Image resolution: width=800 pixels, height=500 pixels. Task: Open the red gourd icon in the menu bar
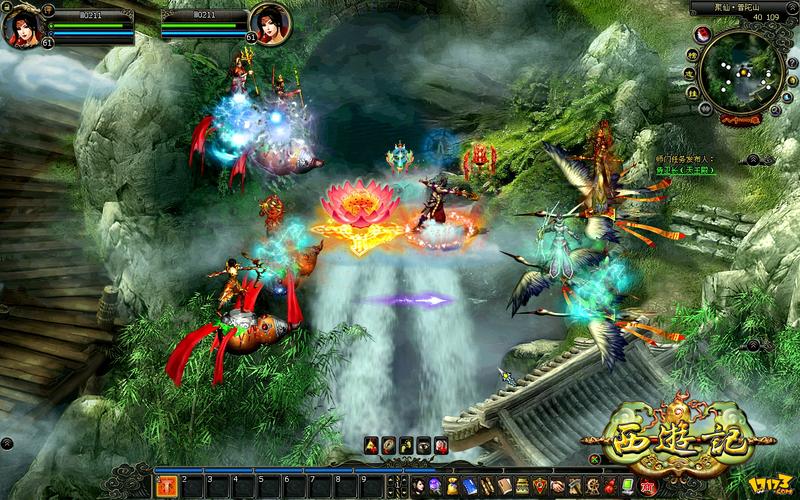(x=610, y=486)
